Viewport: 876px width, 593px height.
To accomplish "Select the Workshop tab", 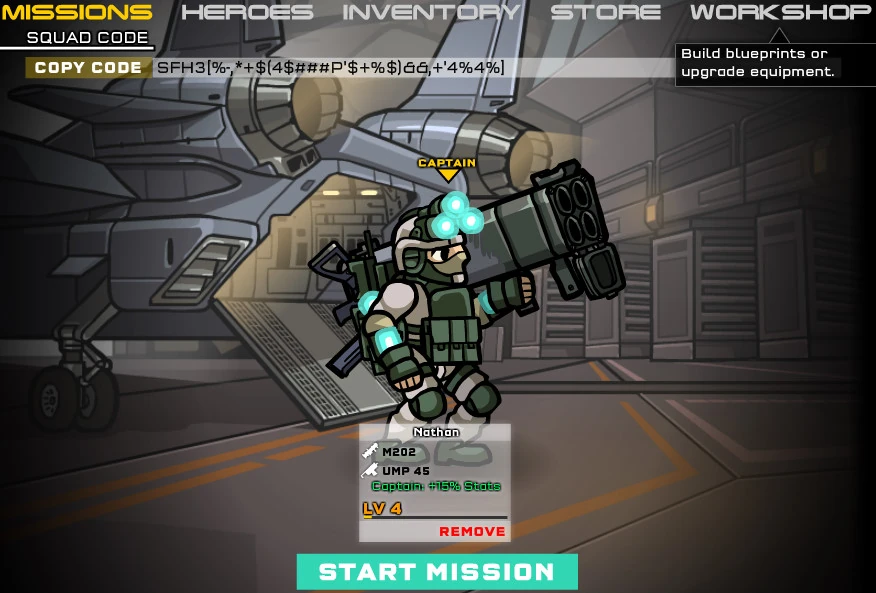I will pos(780,13).
